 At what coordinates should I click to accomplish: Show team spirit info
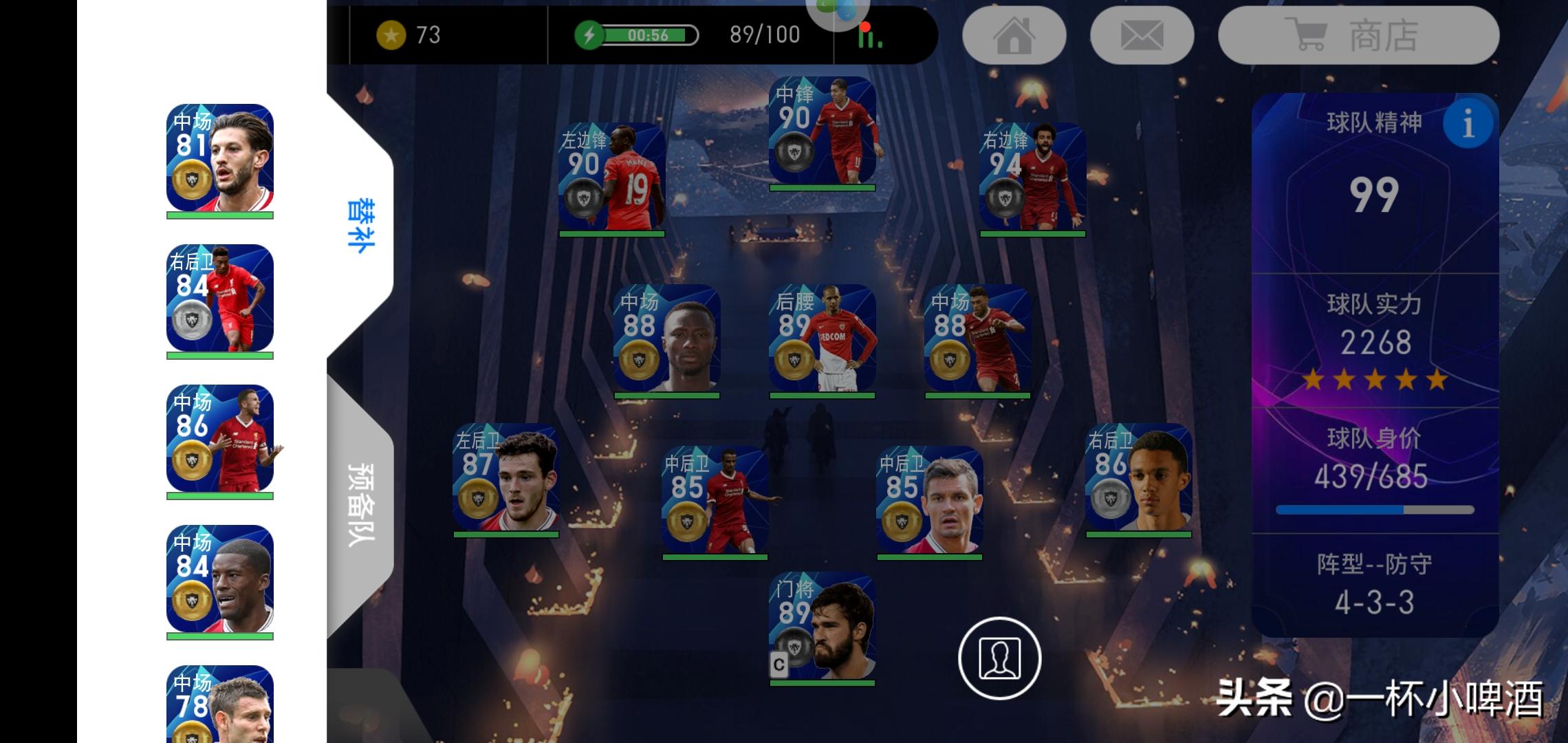pos(1468,125)
